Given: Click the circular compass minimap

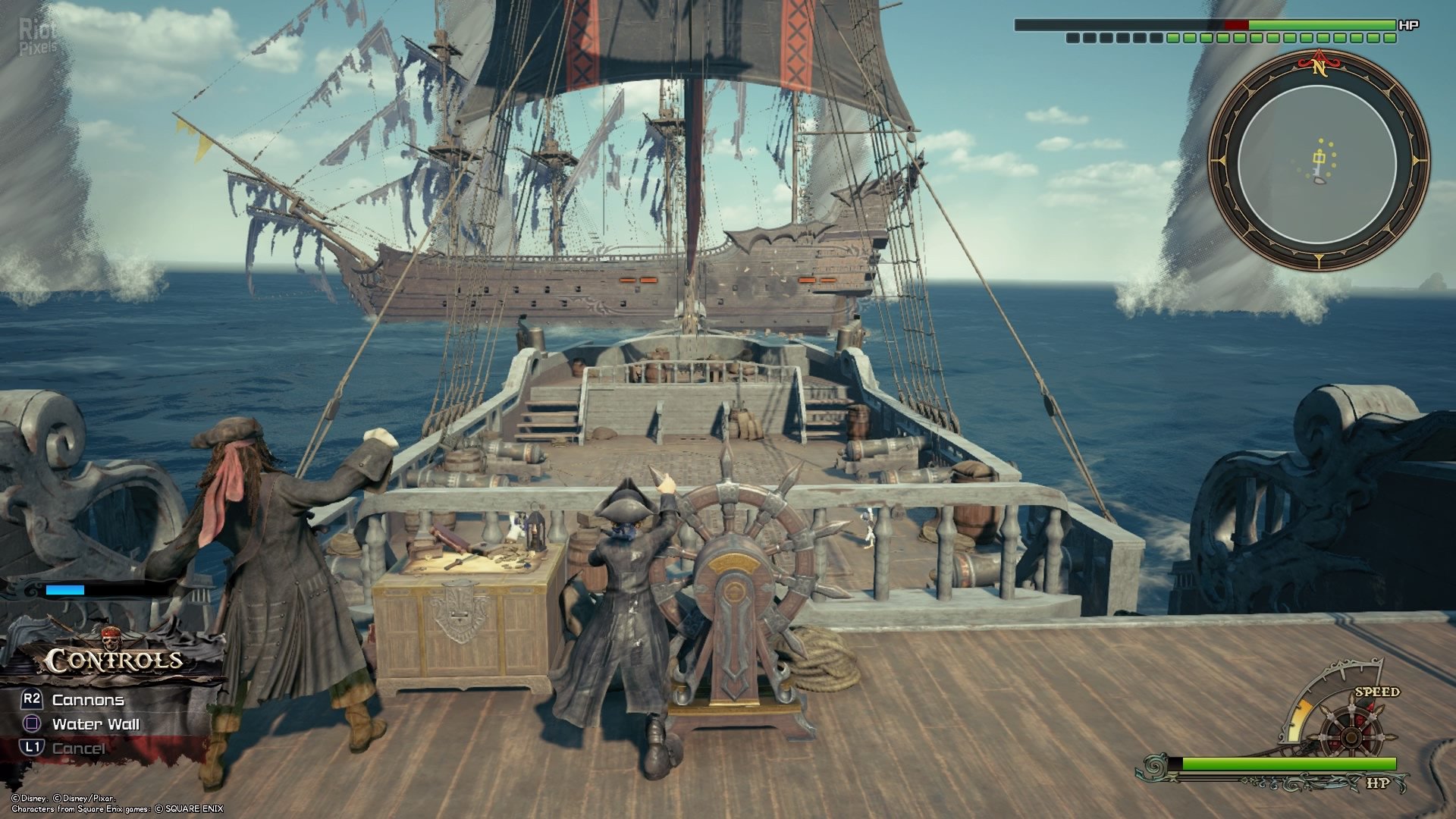Looking at the screenshot, I should pos(1318,161).
